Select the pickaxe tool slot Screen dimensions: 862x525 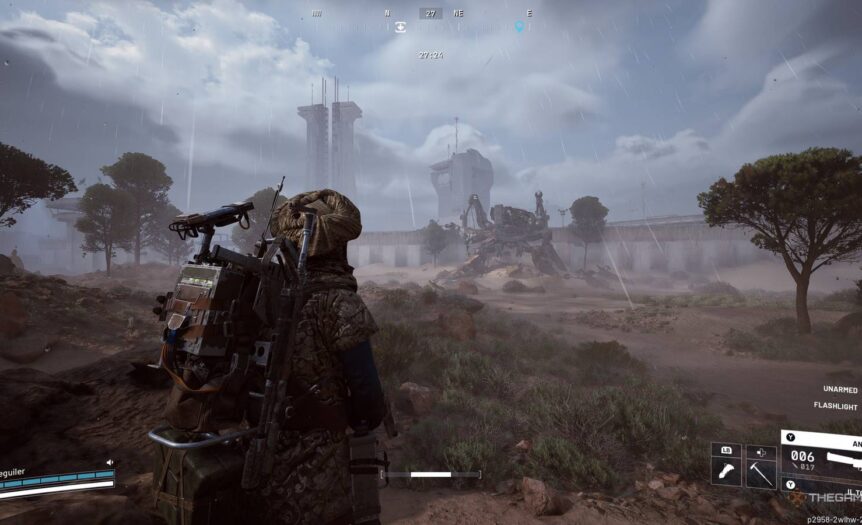coord(760,475)
